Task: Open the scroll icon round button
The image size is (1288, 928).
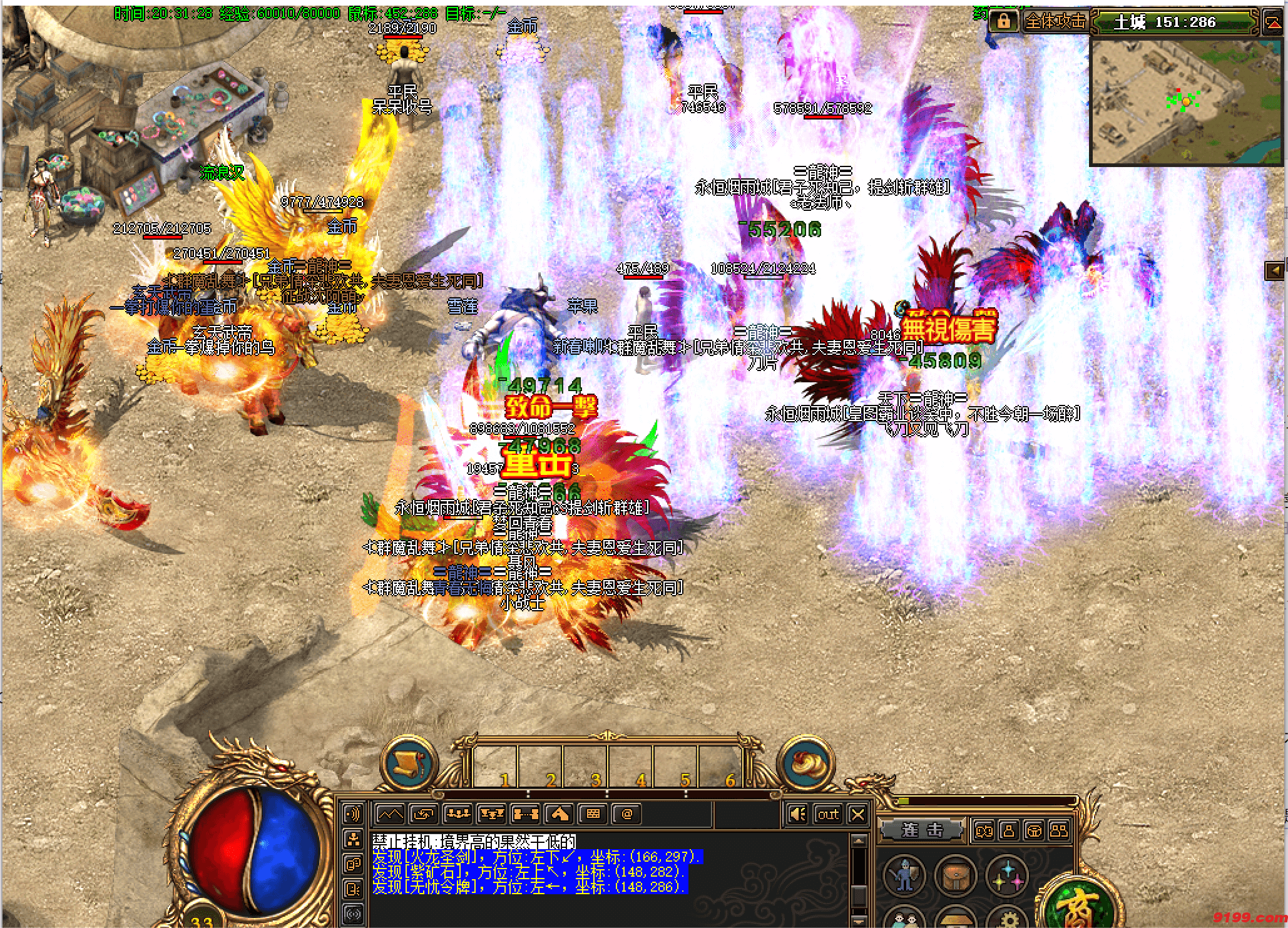Action: tap(409, 763)
